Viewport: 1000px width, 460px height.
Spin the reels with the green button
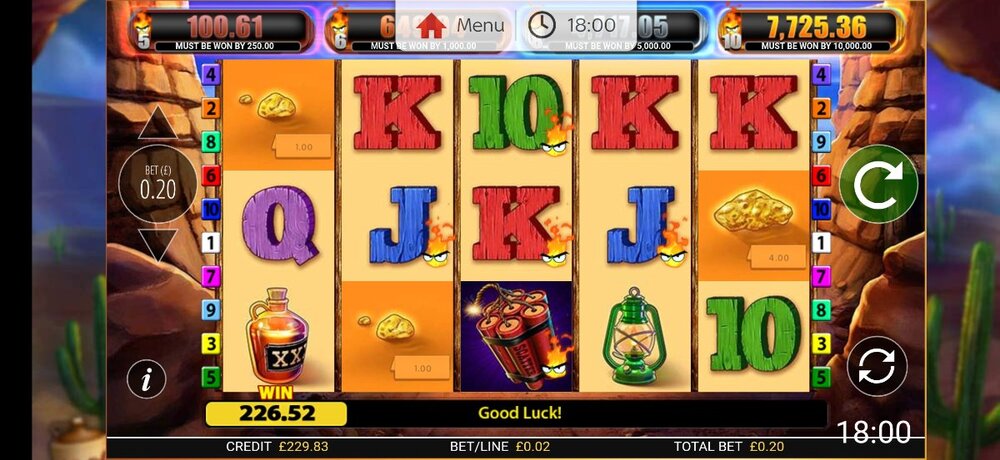pyautogui.click(x=878, y=184)
